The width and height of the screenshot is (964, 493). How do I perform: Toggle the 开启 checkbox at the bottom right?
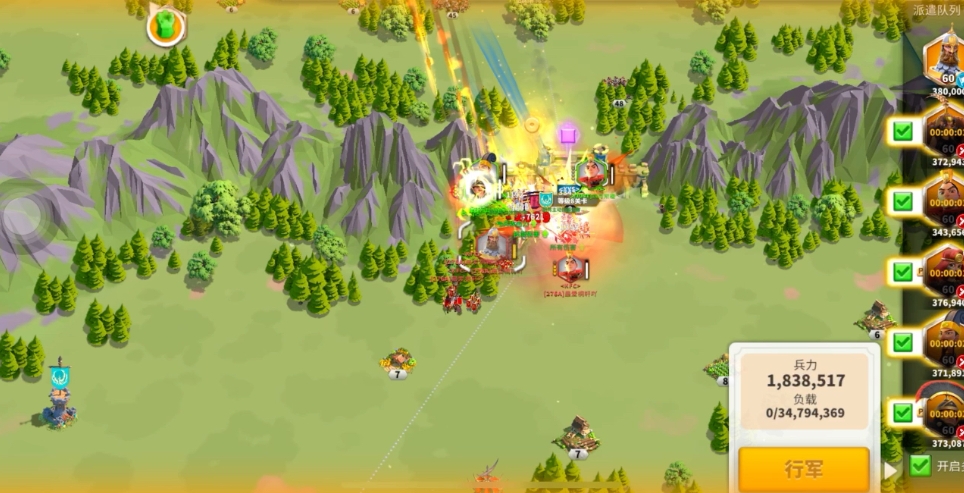click(920, 465)
